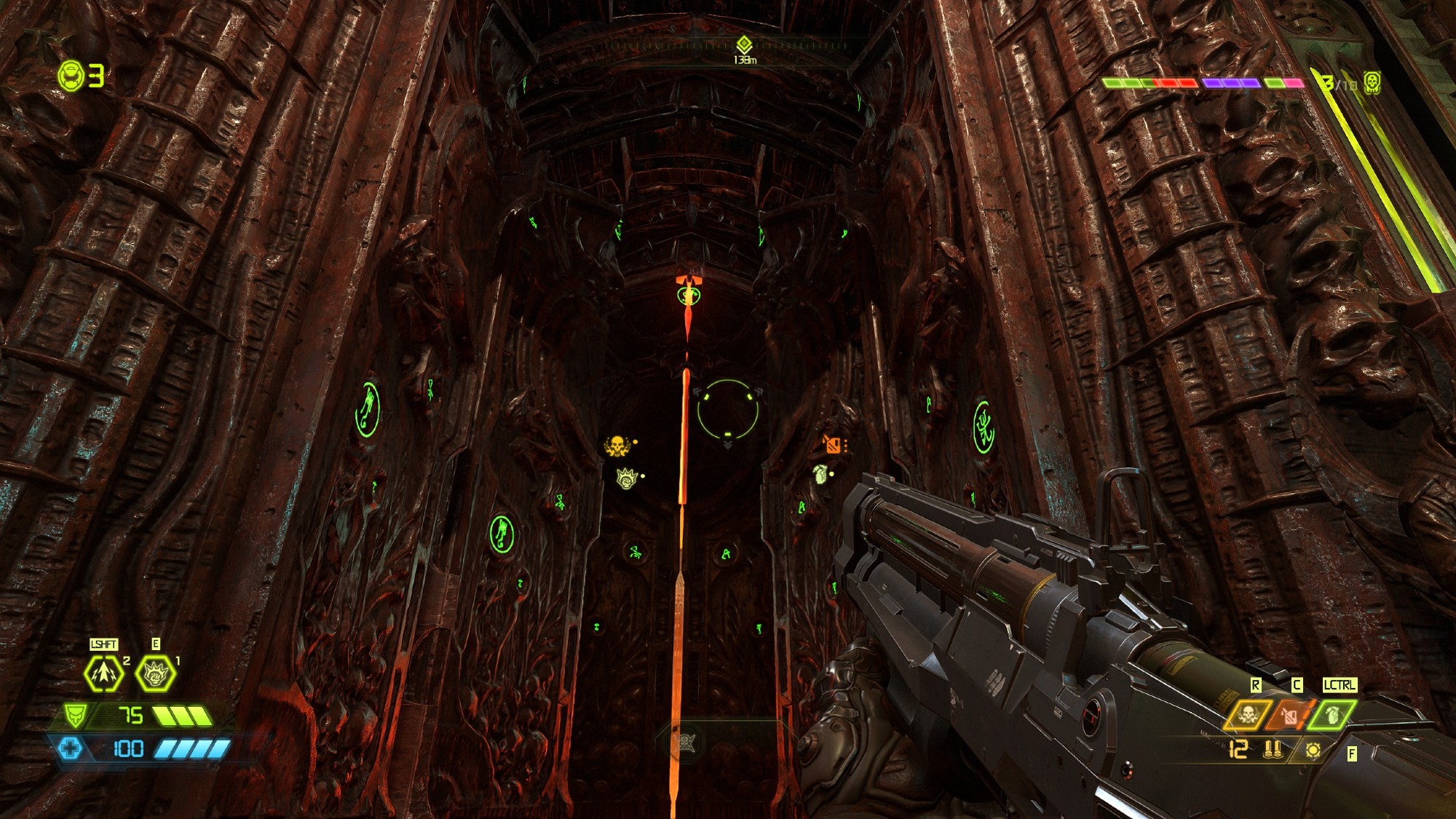This screenshot has width=1456, height=819.
Task: Click the blue health cross icon
Action: tap(70, 748)
